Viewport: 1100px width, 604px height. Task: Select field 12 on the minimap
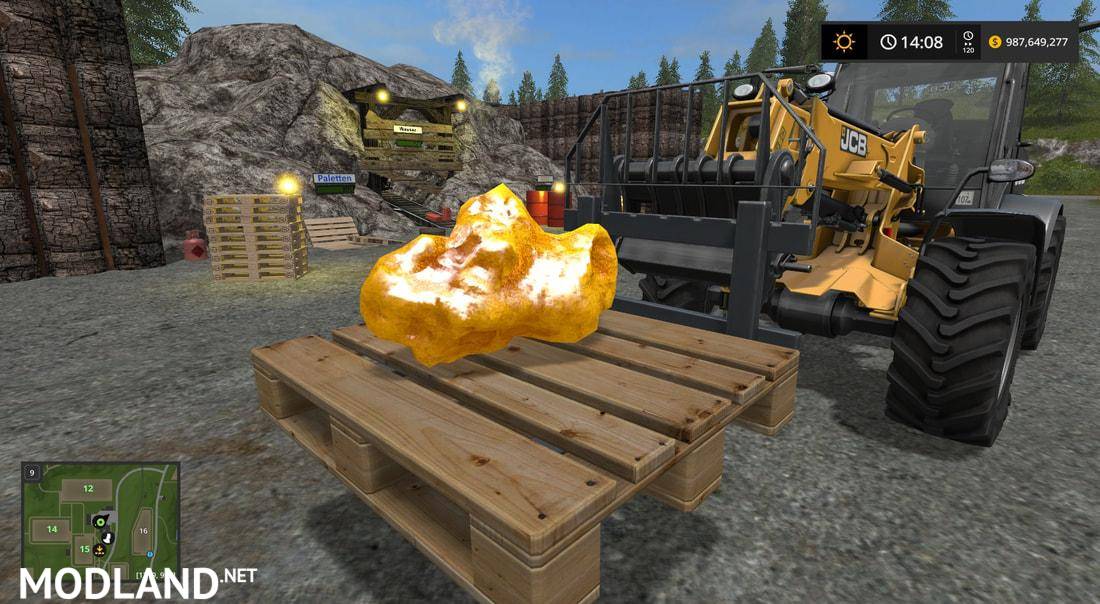pos(88,489)
